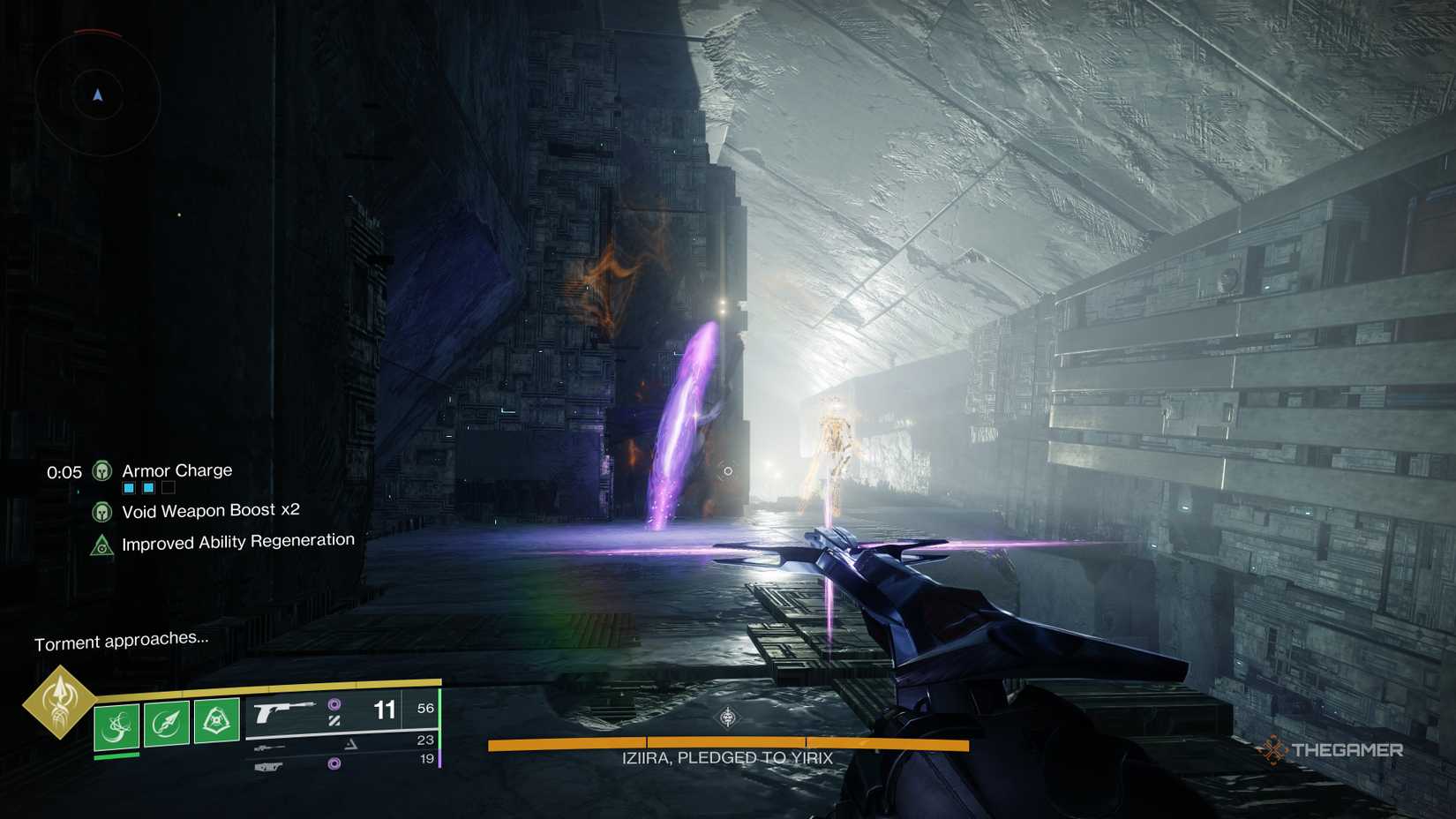Click the Armor Charge helmet buff icon
The width and height of the screenshot is (1456, 819).
point(102,471)
